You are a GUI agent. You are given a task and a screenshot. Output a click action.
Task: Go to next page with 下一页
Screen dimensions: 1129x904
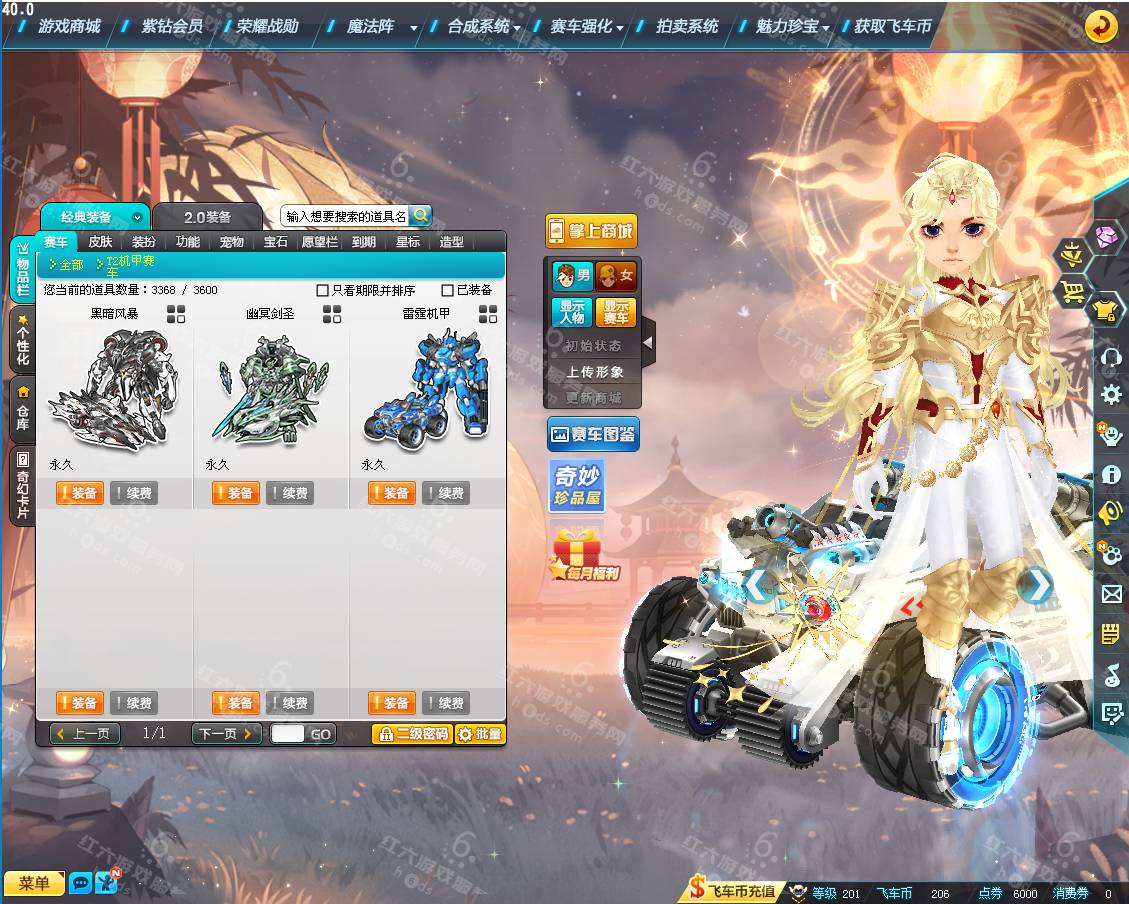(x=226, y=734)
